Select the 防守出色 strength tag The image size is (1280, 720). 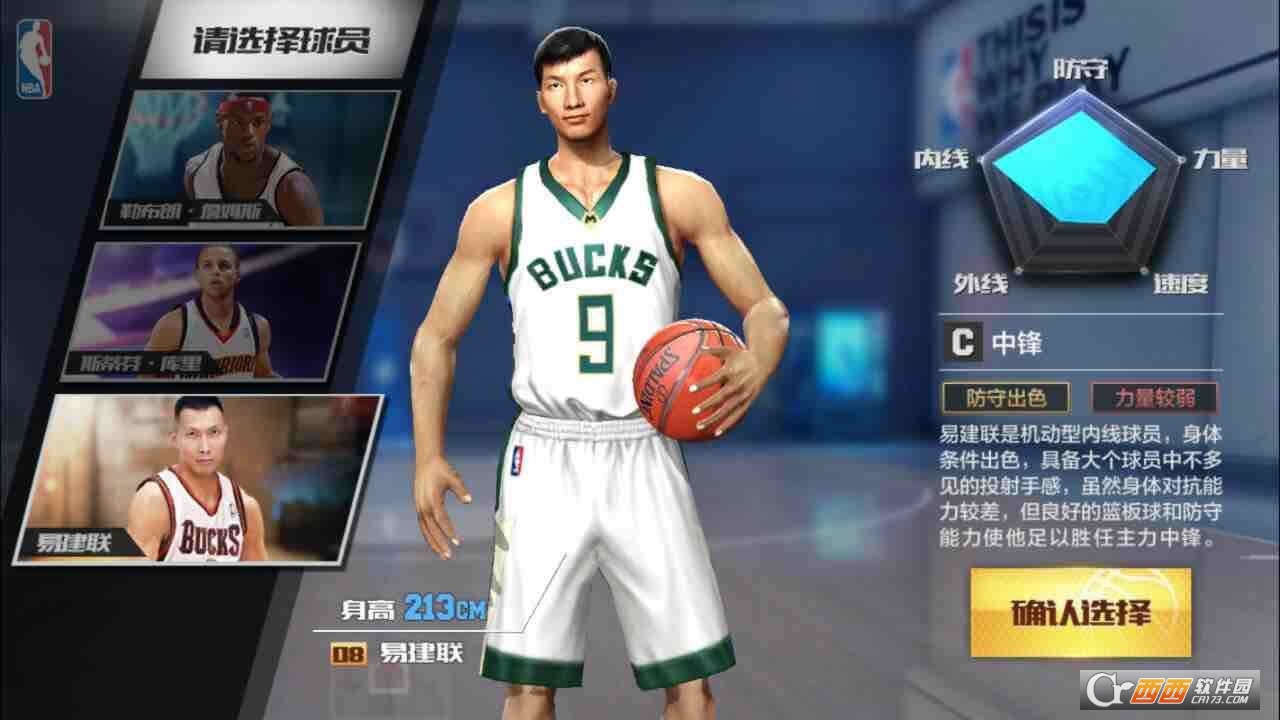(x=1004, y=396)
